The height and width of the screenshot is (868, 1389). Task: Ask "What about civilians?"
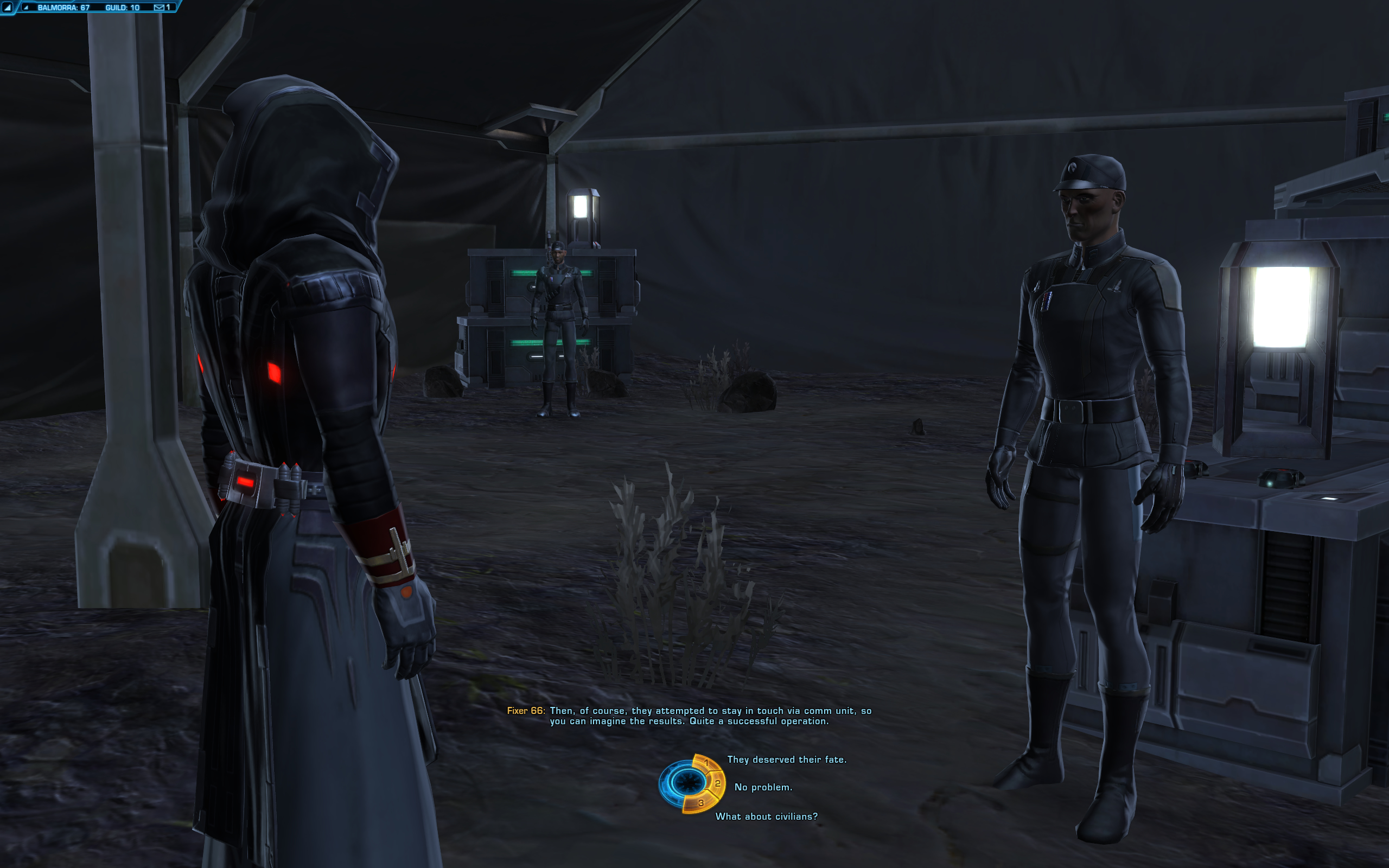point(766,816)
